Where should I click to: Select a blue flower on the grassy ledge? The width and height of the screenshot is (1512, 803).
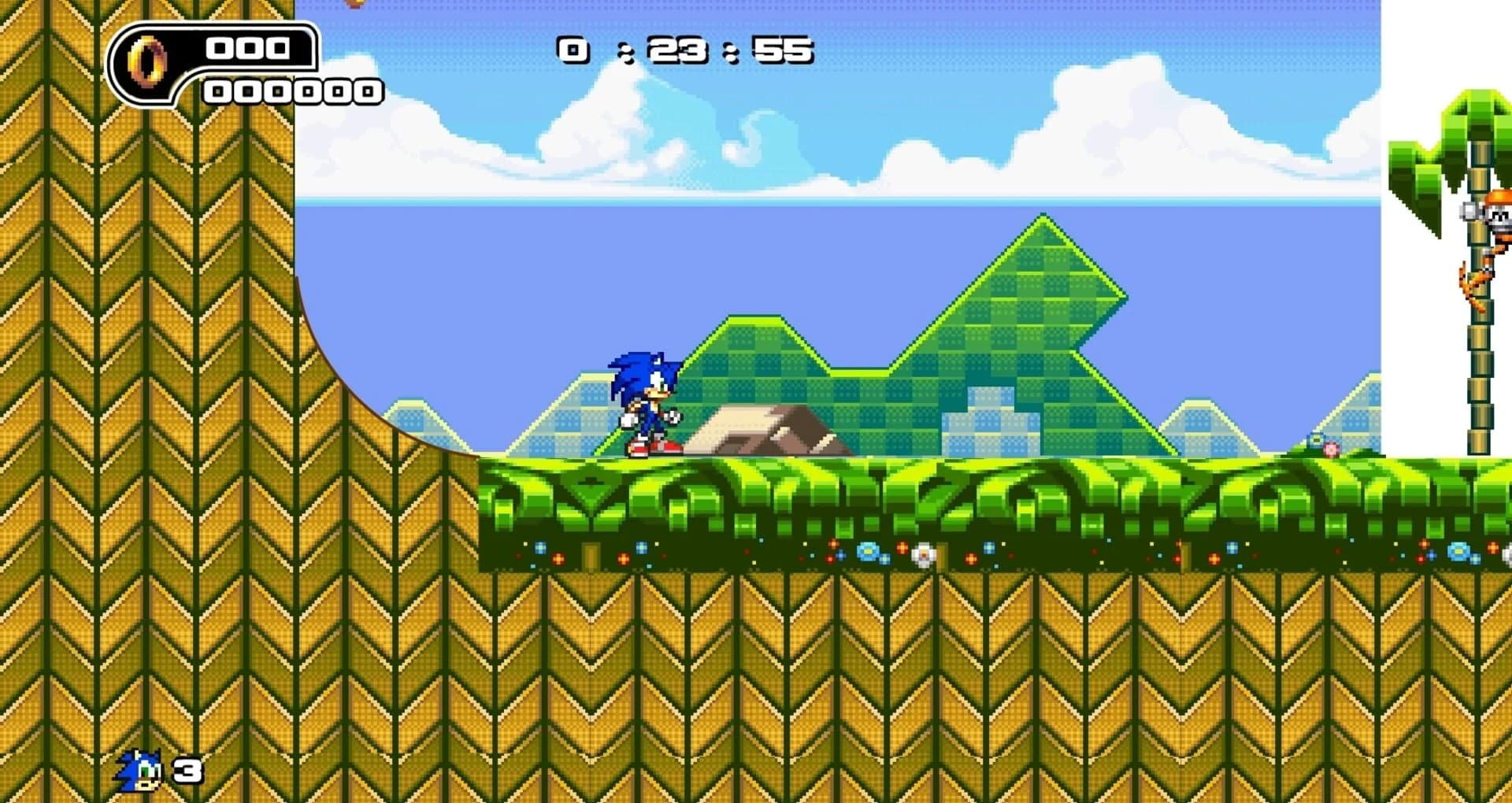868,551
